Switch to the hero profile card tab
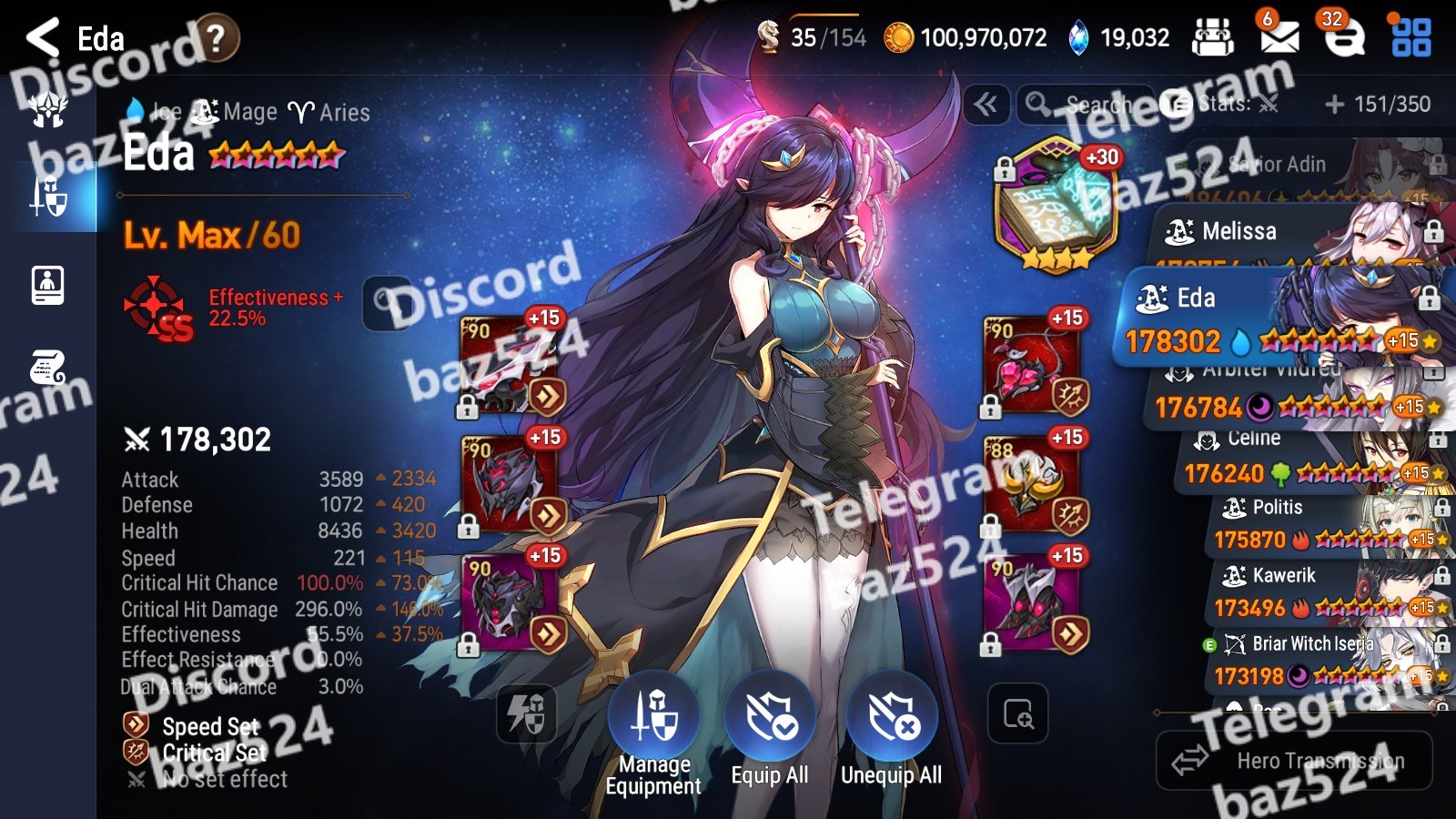 coord(47,285)
